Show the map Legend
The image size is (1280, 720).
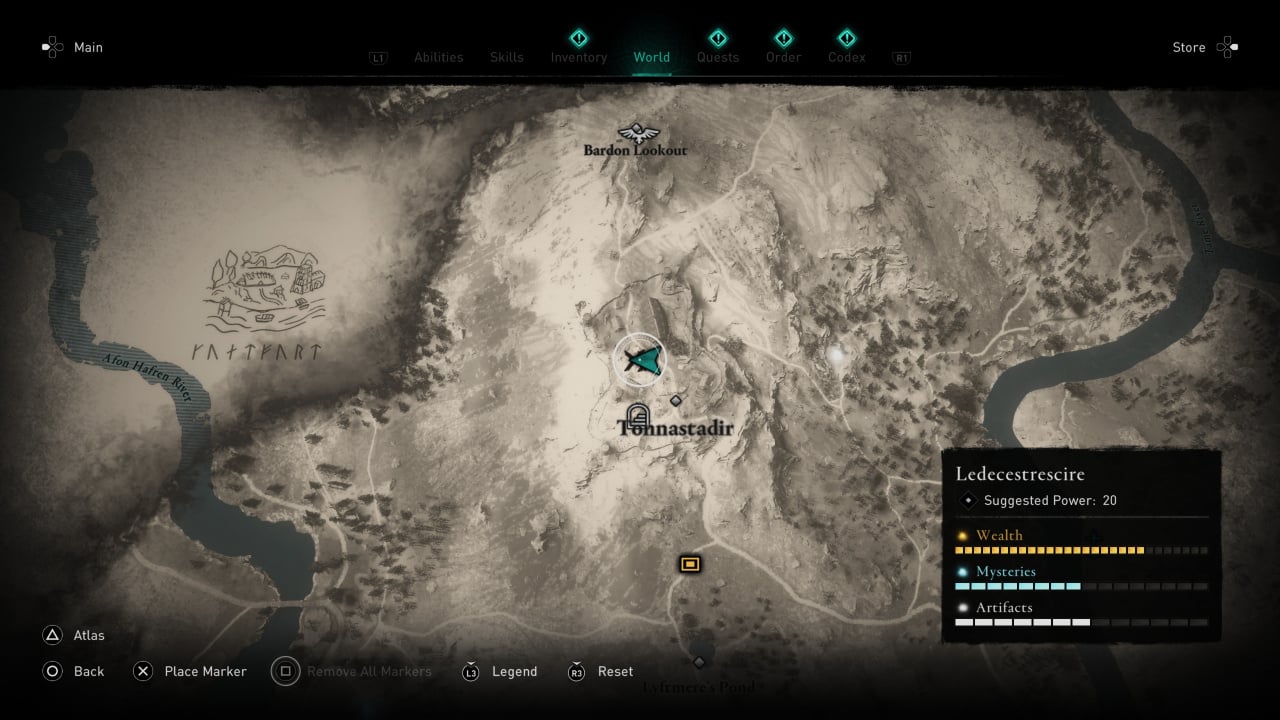pyautogui.click(x=514, y=671)
